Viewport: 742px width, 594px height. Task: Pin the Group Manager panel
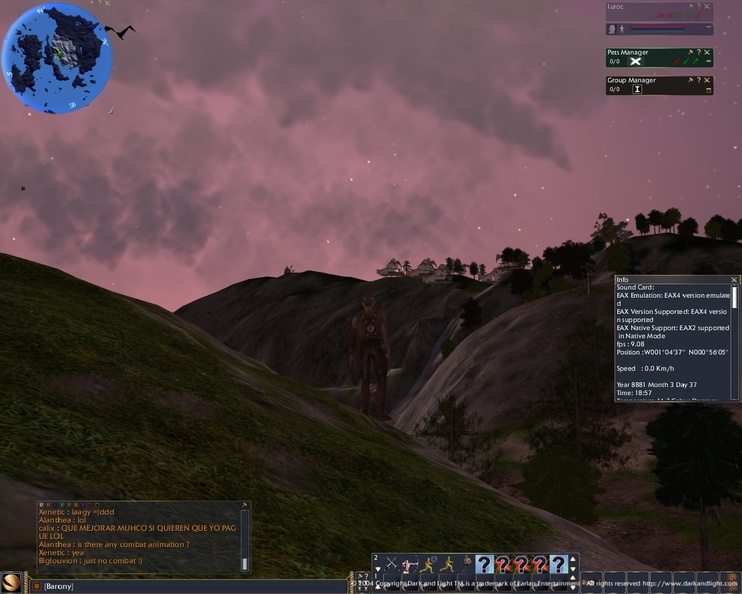point(690,80)
